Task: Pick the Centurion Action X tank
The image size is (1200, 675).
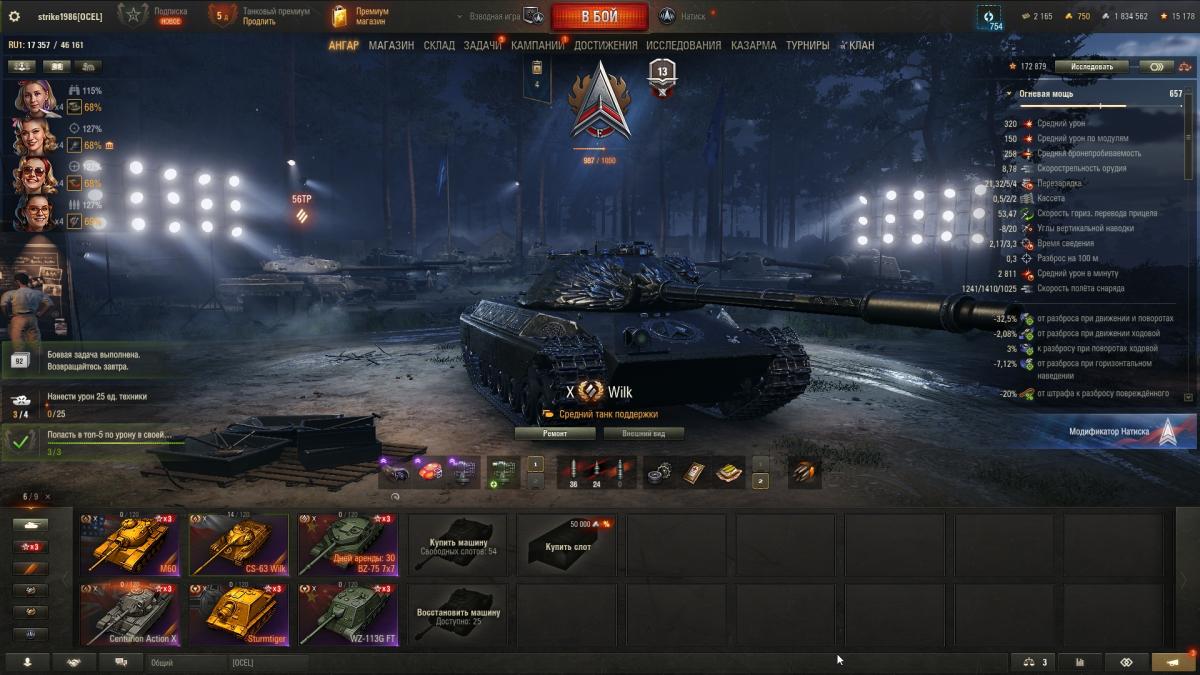Action: (x=130, y=615)
